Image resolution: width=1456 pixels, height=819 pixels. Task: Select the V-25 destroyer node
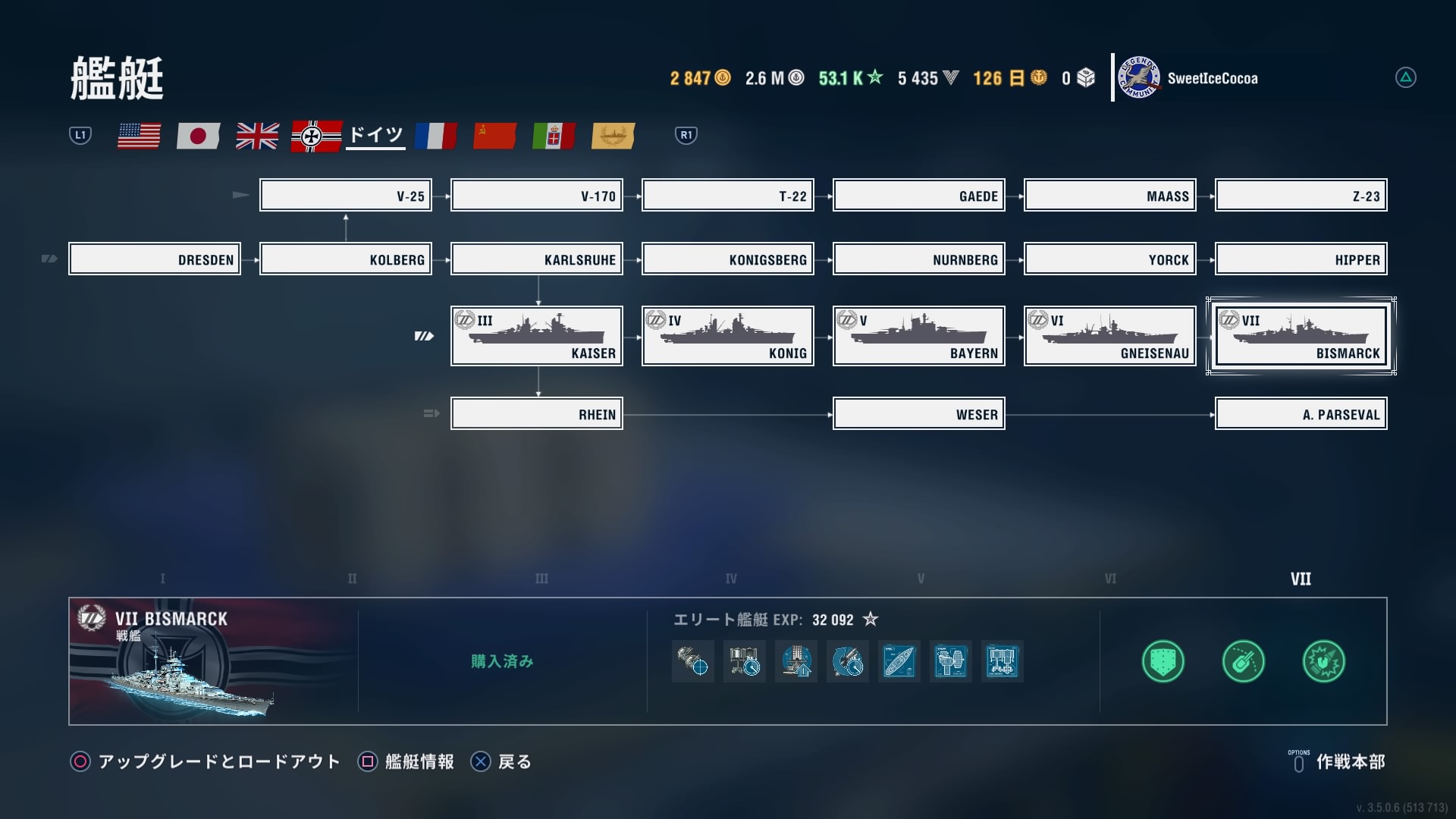click(346, 196)
